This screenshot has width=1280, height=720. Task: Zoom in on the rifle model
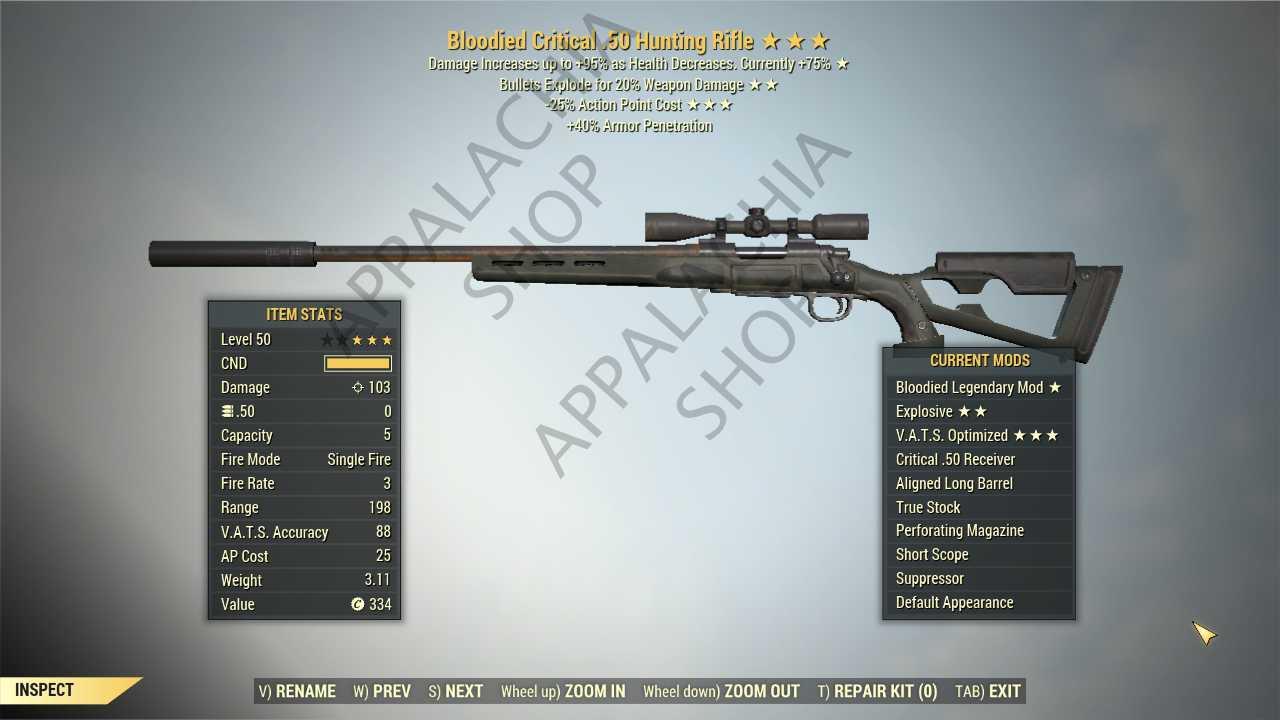(563, 691)
